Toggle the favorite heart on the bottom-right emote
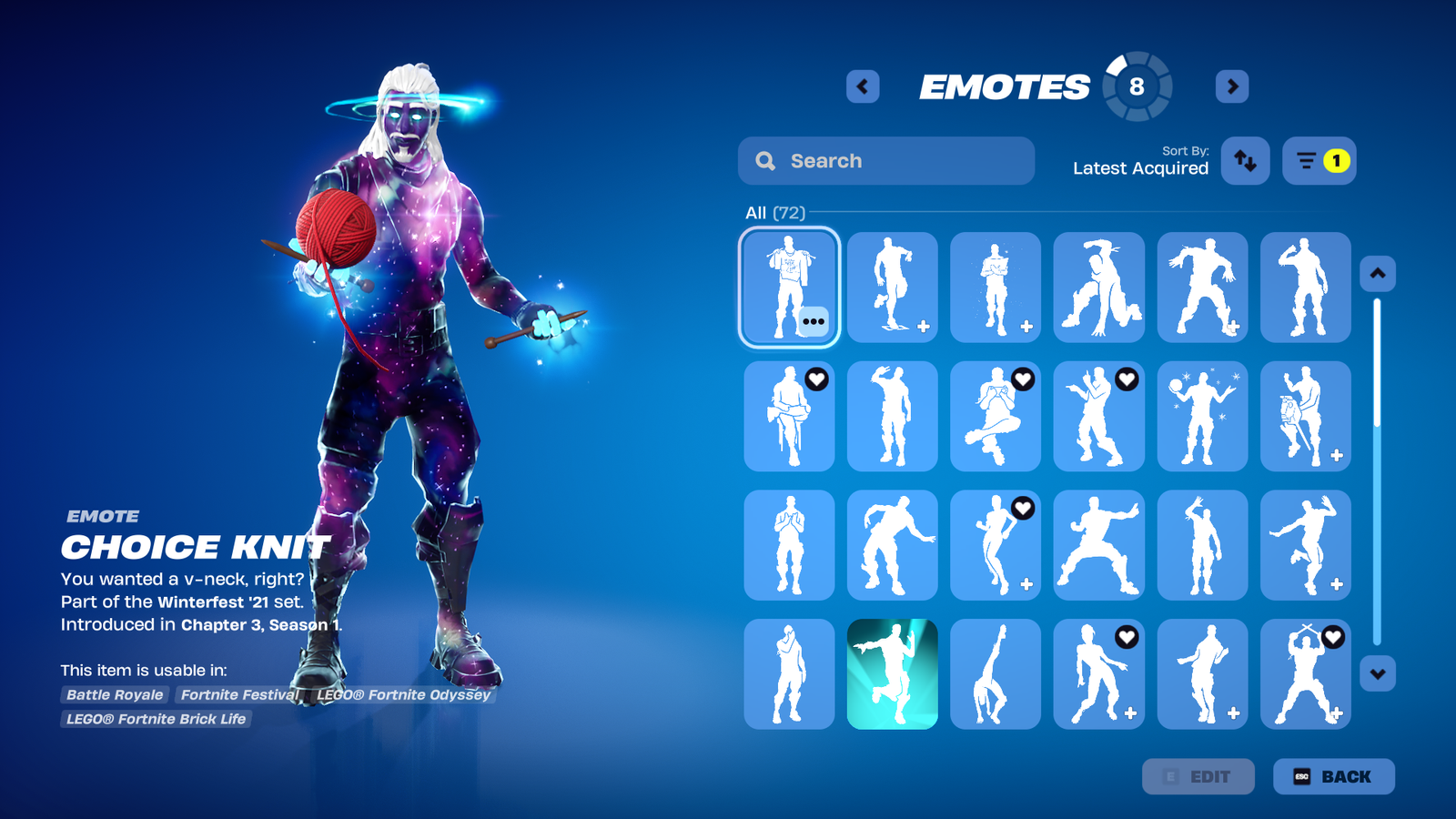Image resolution: width=1456 pixels, height=819 pixels. (1332, 638)
